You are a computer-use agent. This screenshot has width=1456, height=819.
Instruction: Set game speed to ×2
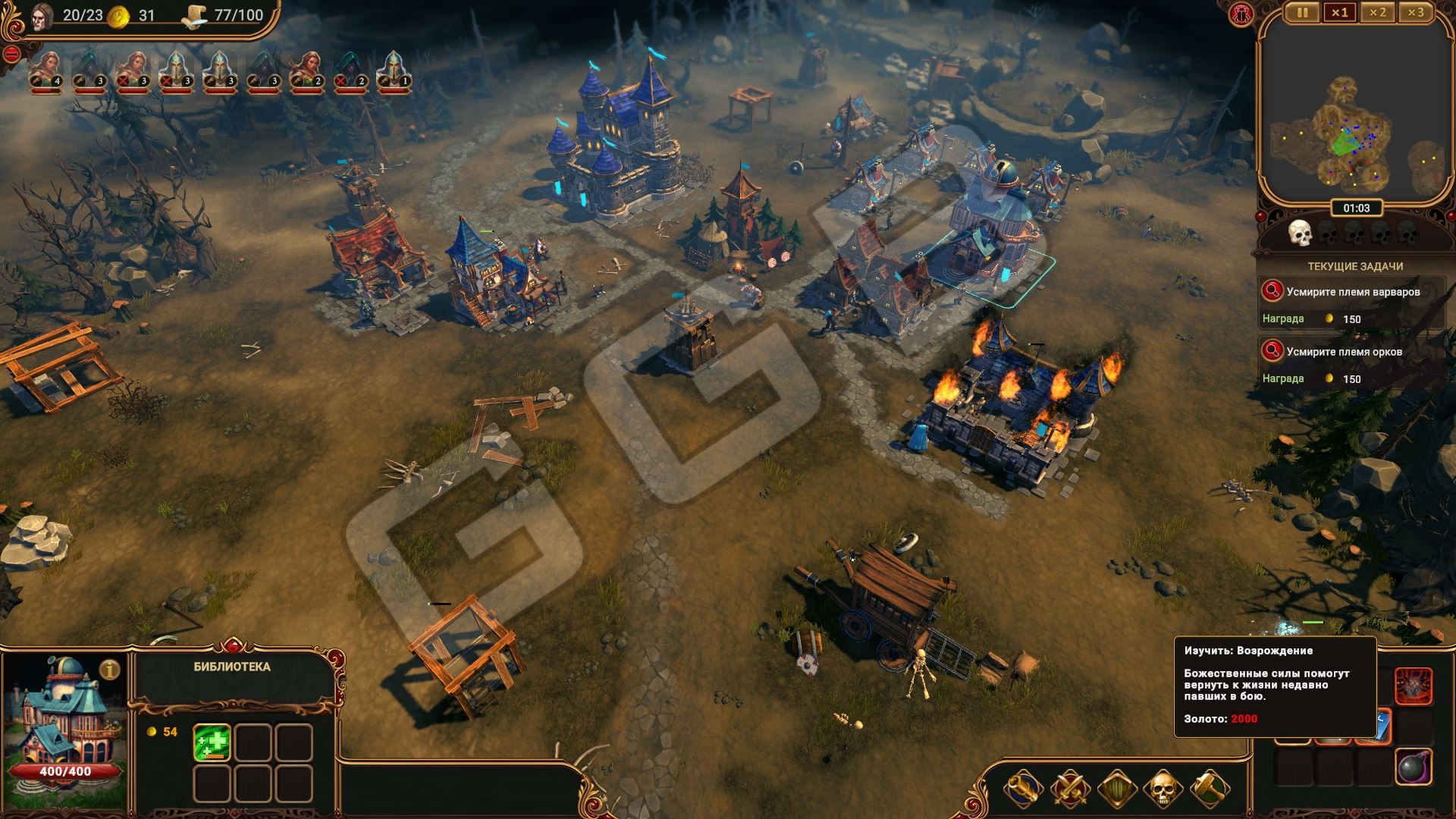[1377, 13]
